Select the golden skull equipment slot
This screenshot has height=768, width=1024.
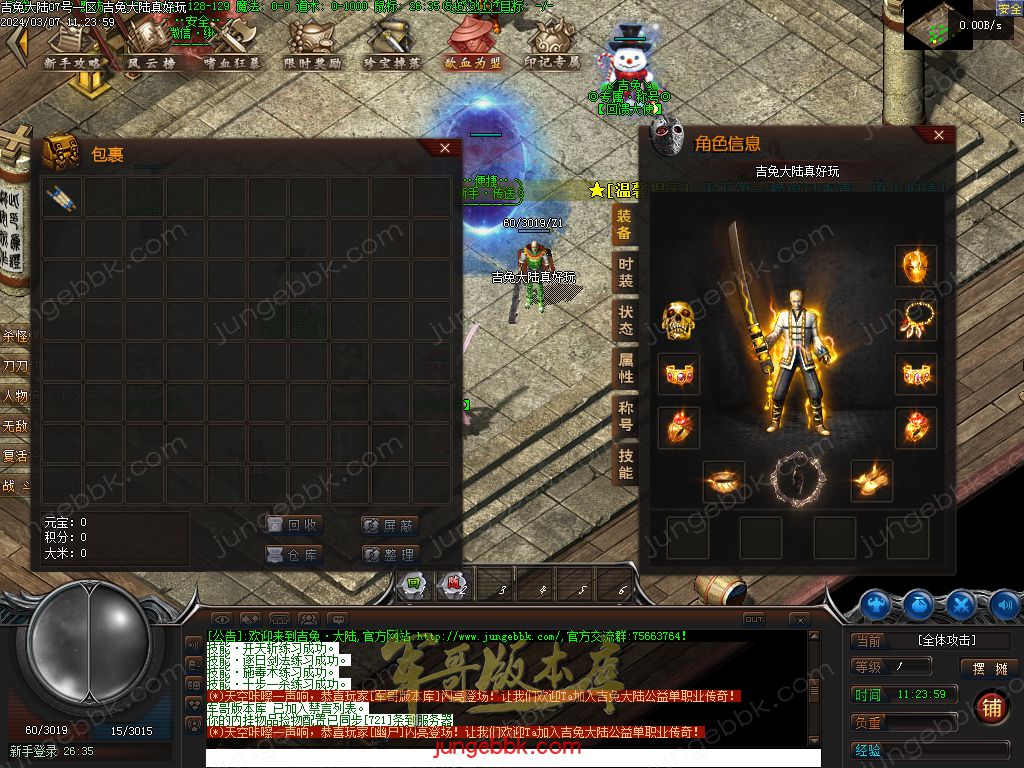click(x=678, y=320)
